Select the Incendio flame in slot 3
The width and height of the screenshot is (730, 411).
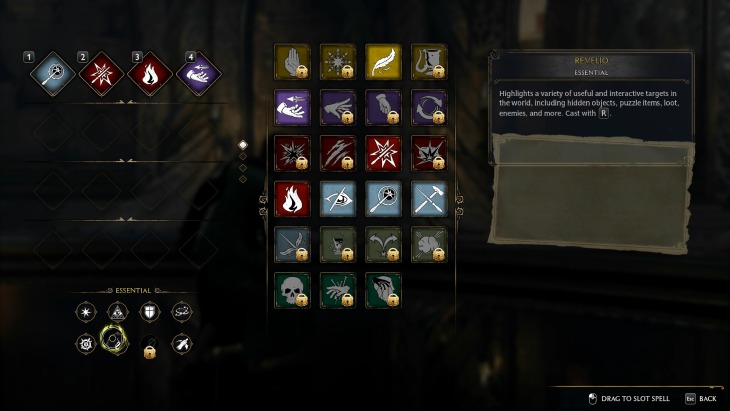[x=149, y=73]
